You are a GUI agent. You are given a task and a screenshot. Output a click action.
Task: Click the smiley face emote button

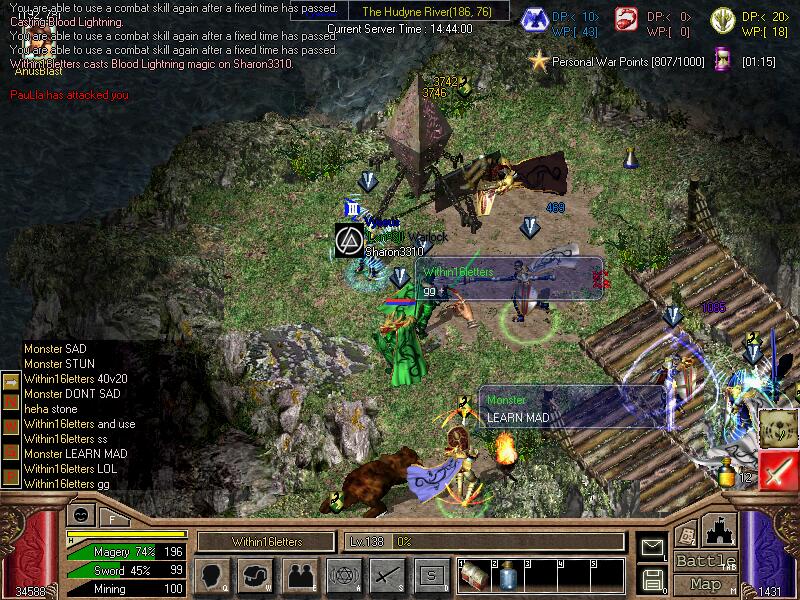tap(82, 515)
